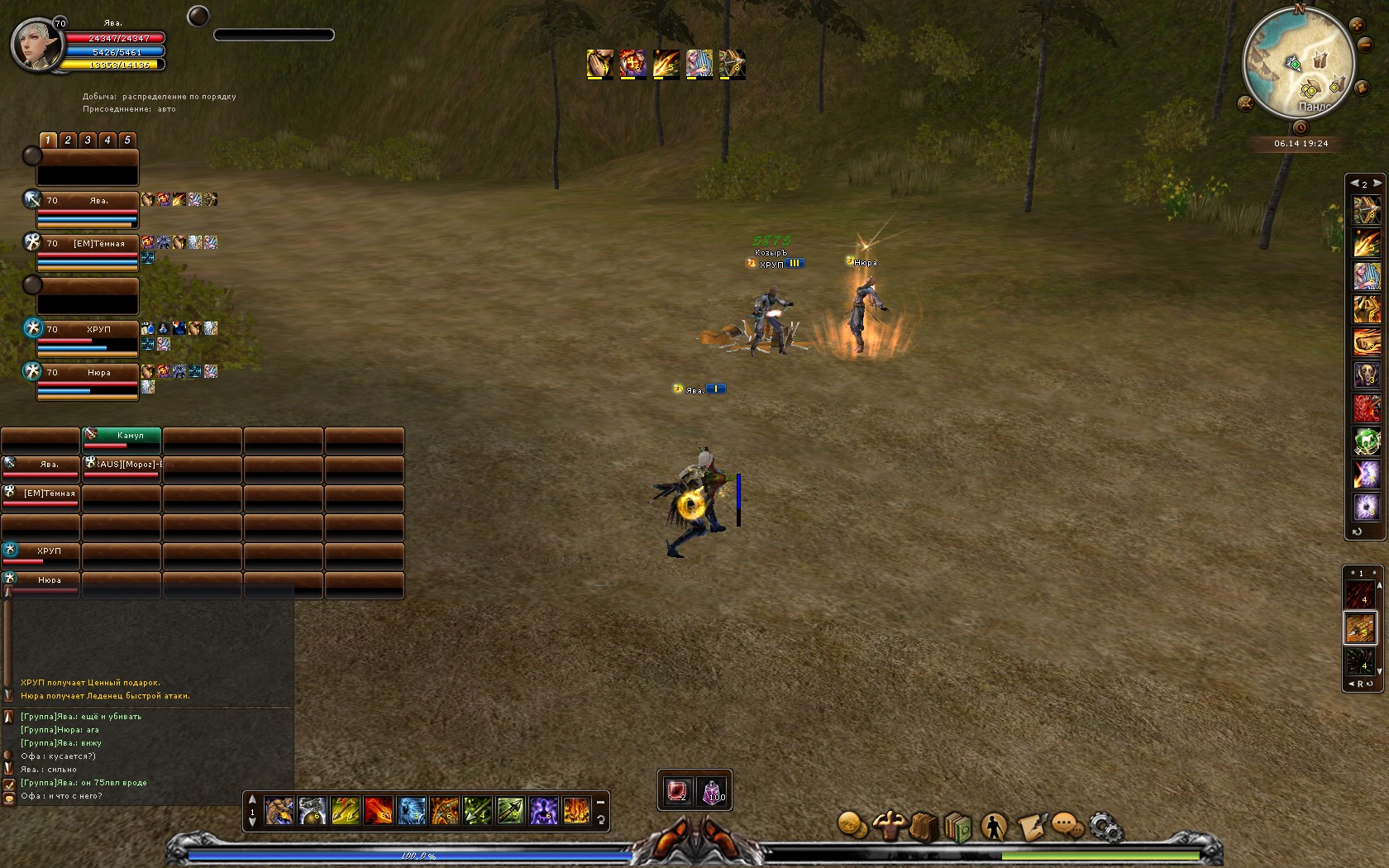Open the character muscle-torso icon
This screenshot has height=868, width=1389.
pos(888,825)
